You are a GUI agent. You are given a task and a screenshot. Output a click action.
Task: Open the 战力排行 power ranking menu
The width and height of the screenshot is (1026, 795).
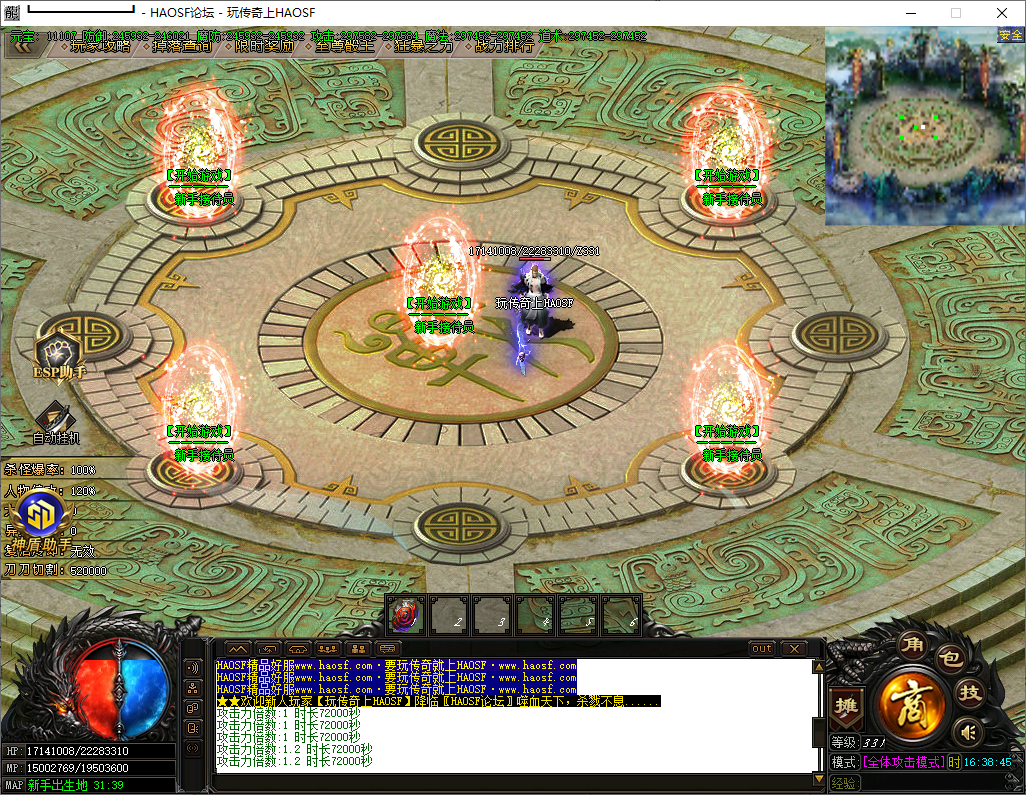pyautogui.click(x=503, y=46)
